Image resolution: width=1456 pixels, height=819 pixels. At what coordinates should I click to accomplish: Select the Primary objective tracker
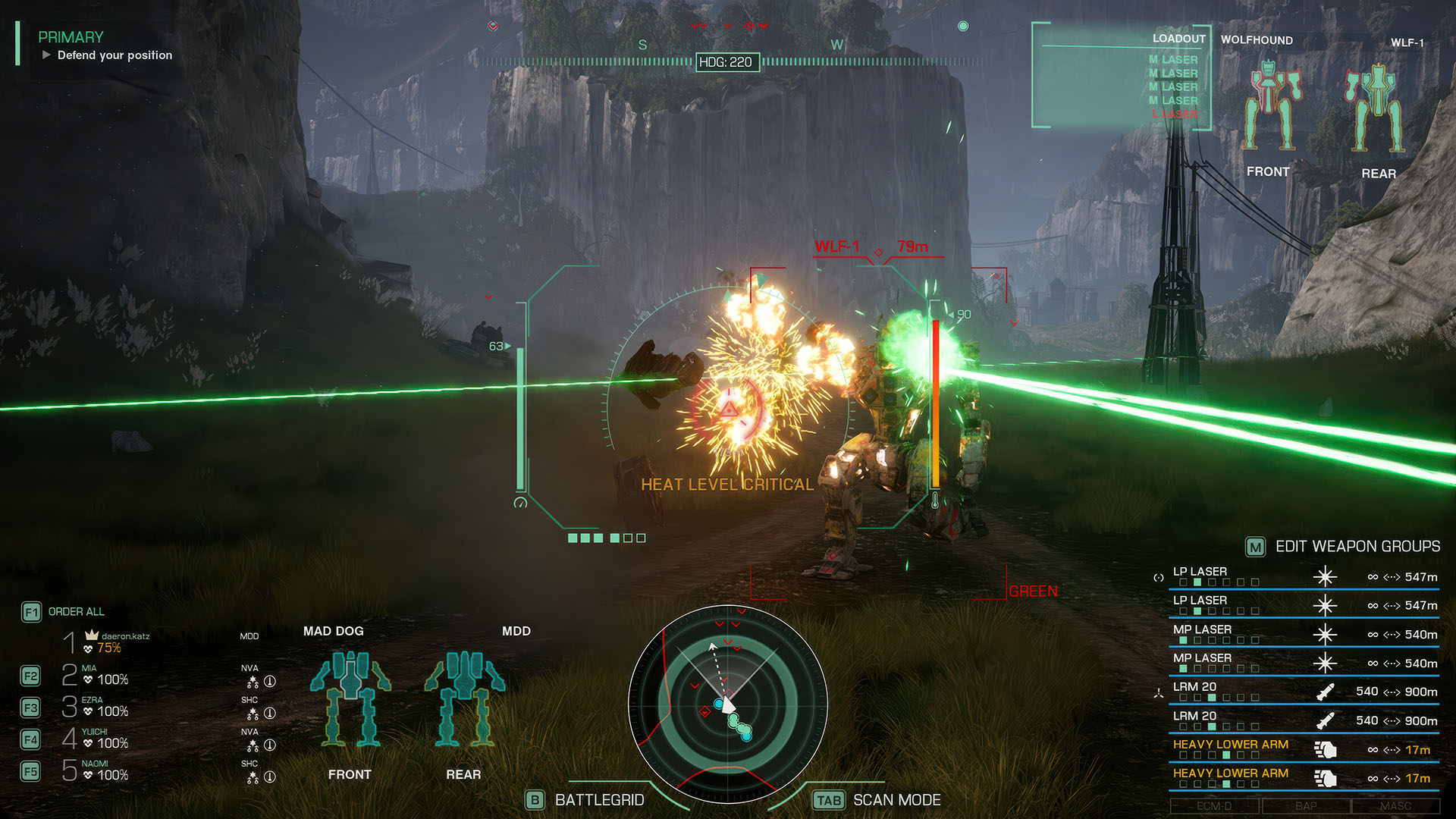coord(105,45)
